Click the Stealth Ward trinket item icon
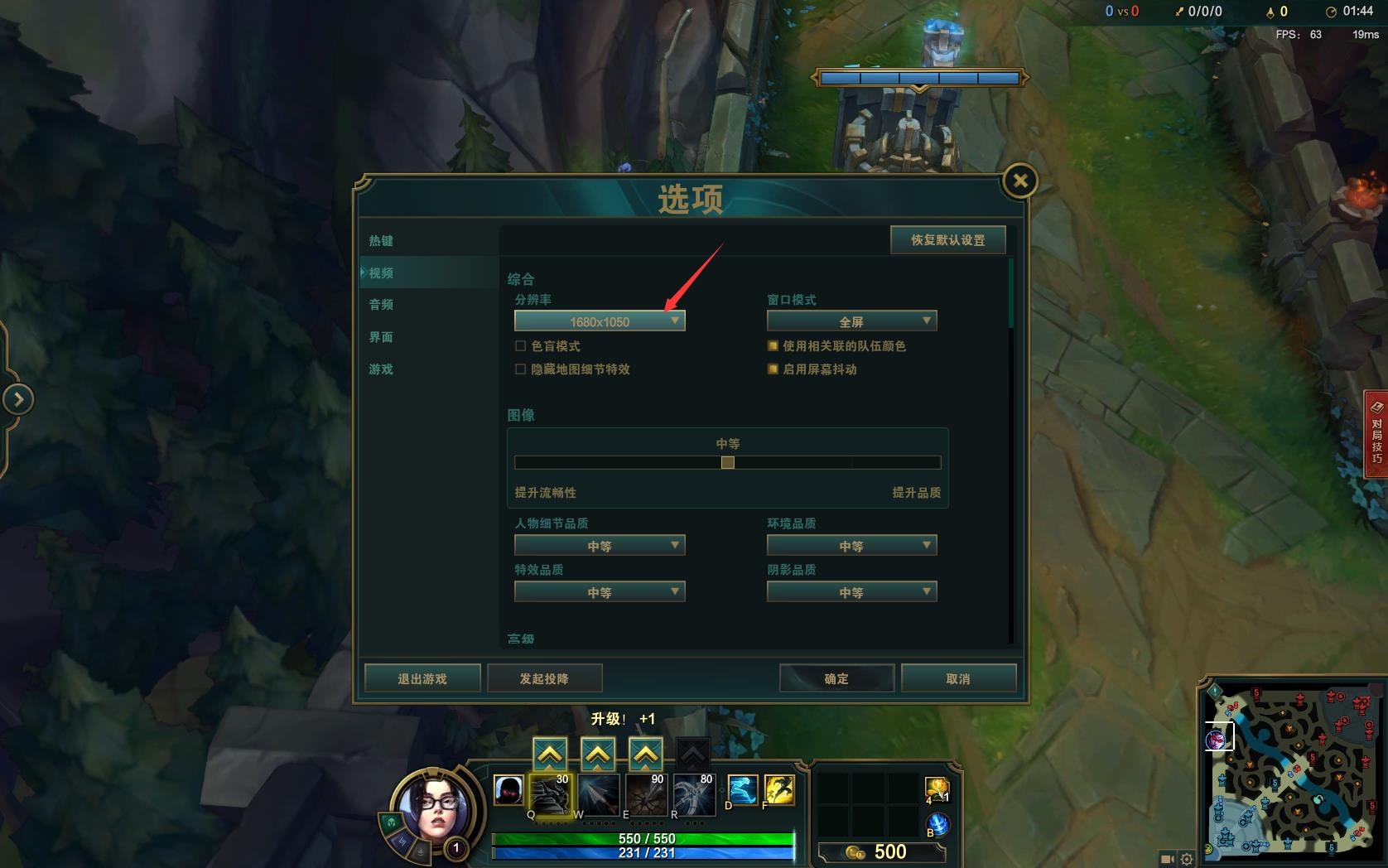The image size is (1388, 868). (936, 791)
